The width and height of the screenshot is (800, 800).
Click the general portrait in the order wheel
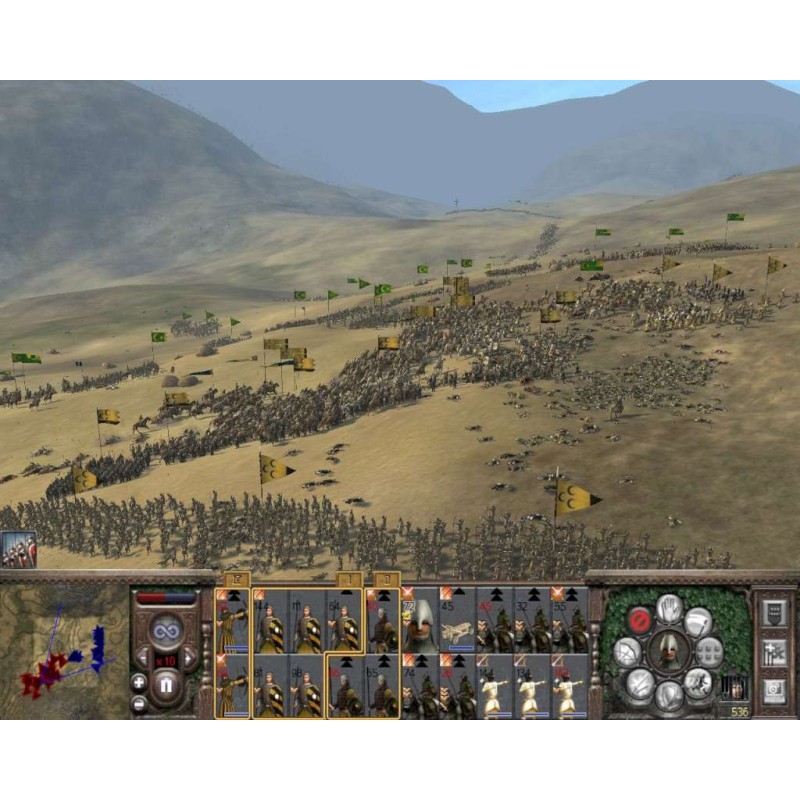(667, 651)
